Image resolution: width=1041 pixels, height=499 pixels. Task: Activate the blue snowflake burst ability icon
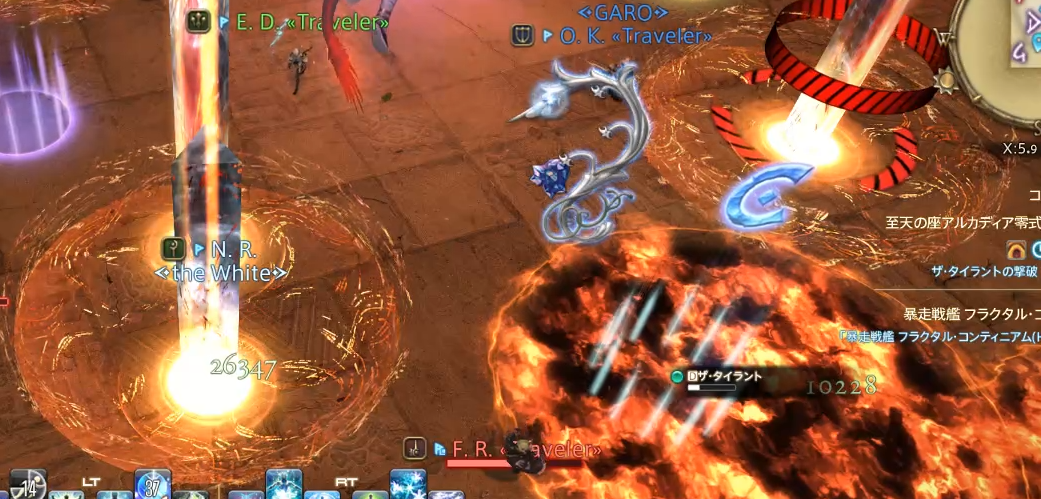[408, 484]
